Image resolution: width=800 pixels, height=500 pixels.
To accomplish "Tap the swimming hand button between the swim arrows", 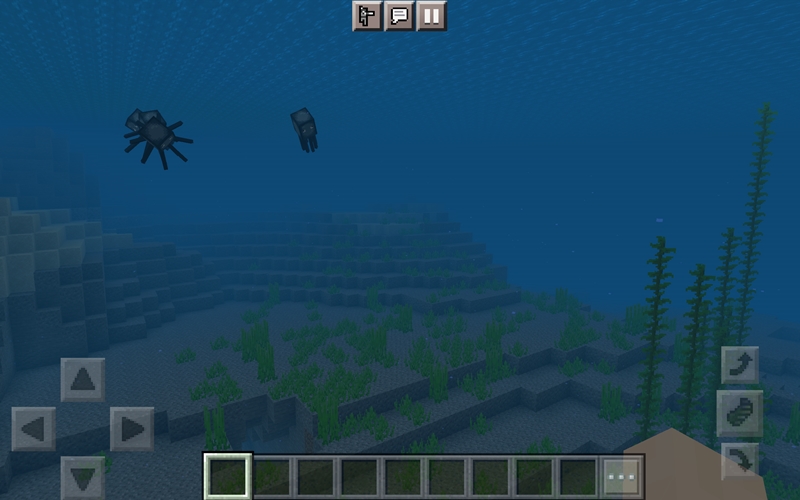I will (740, 413).
